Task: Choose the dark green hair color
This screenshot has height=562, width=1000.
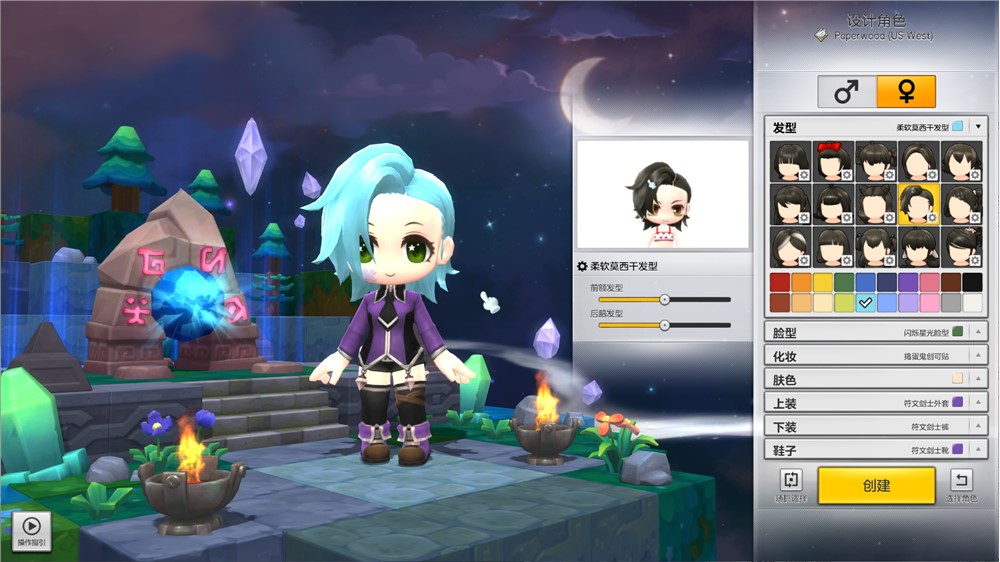Action: [845, 282]
